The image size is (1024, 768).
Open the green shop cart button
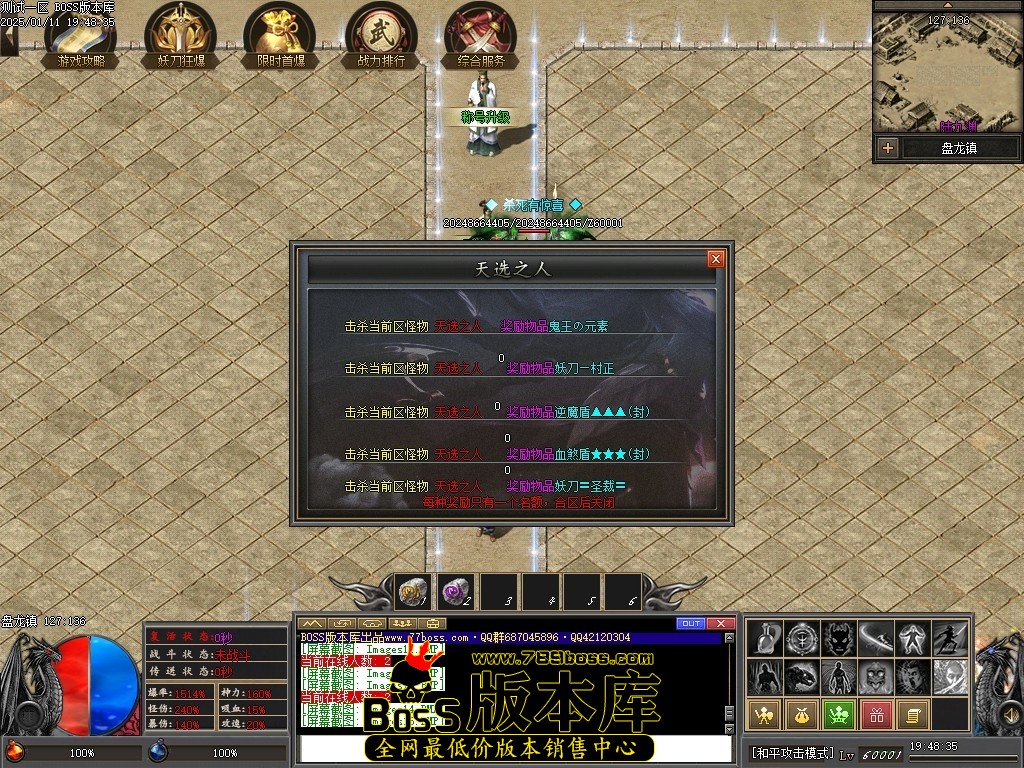click(840, 714)
